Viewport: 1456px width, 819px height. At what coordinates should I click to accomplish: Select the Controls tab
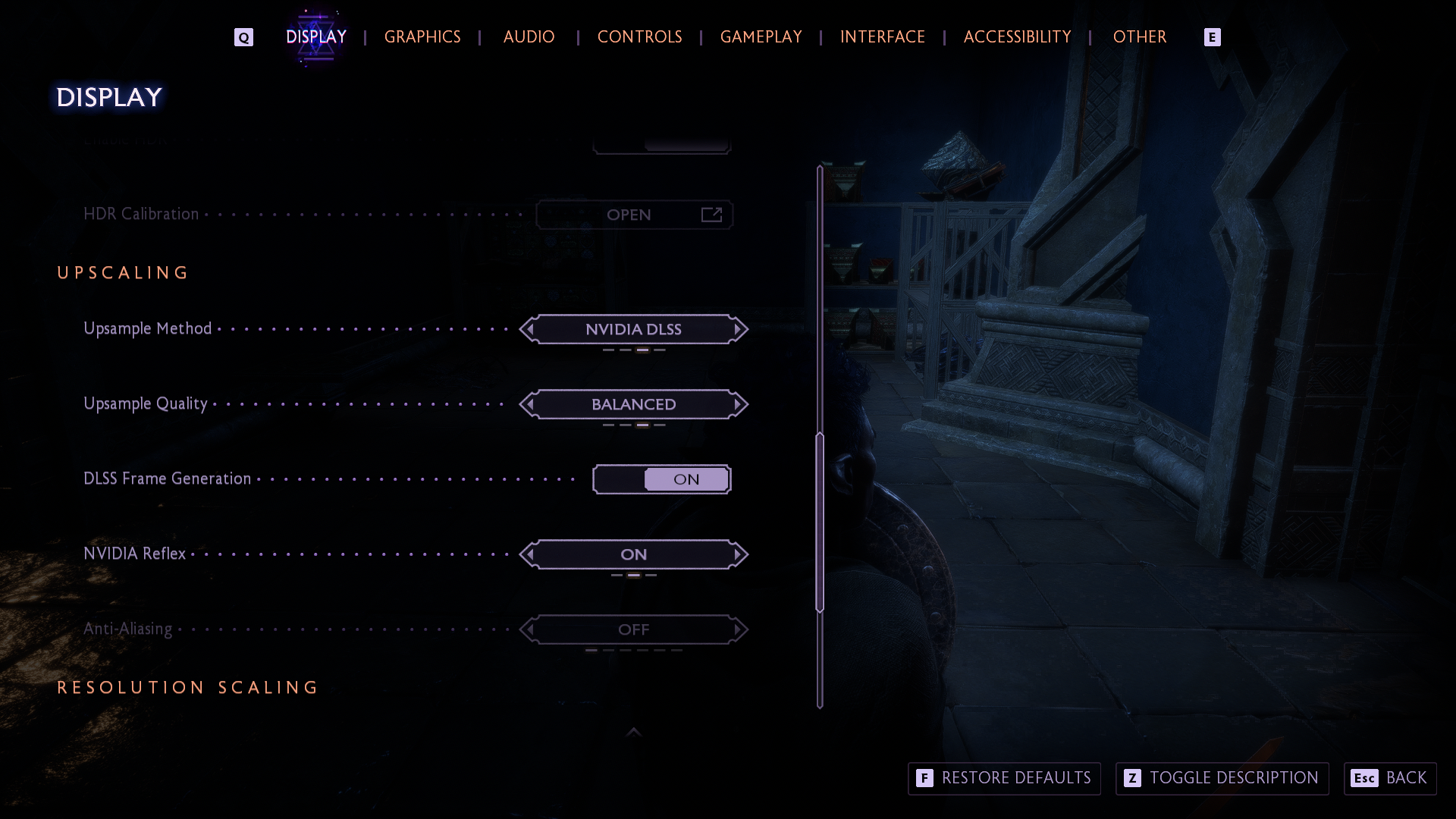639,36
